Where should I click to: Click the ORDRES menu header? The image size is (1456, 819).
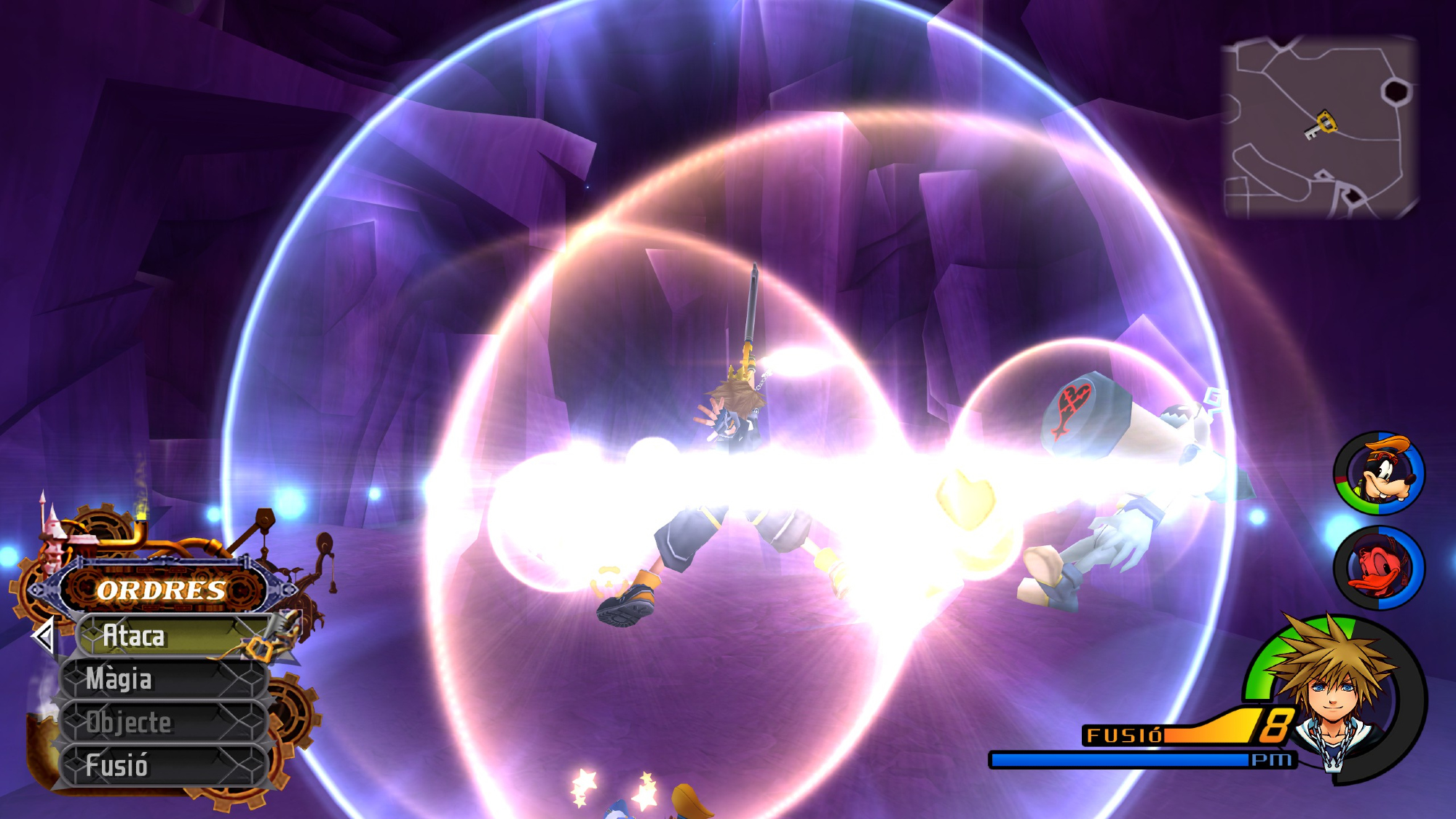162,590
